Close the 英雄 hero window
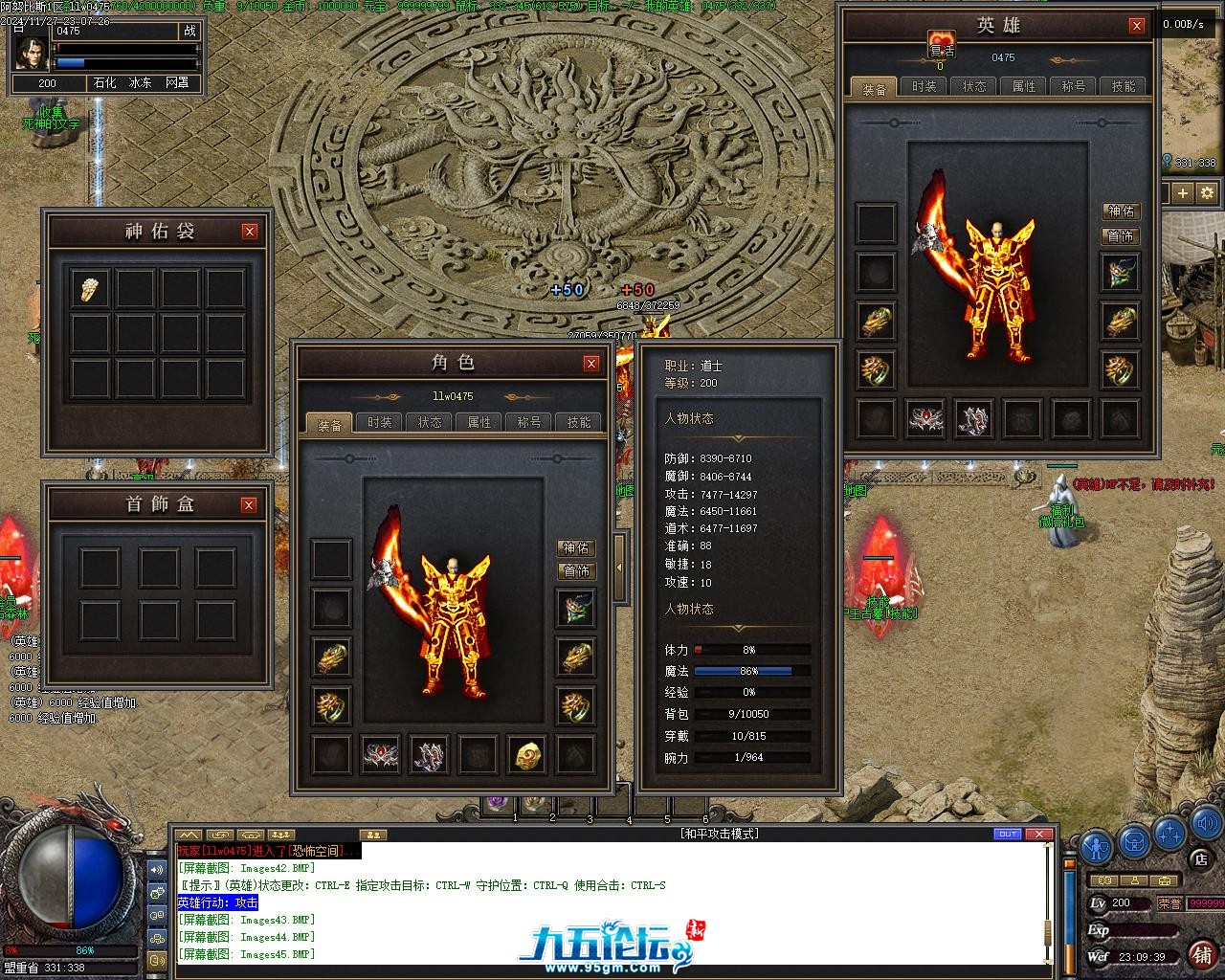This screenshot has width=1225, height=980. tap(1136, 27)
